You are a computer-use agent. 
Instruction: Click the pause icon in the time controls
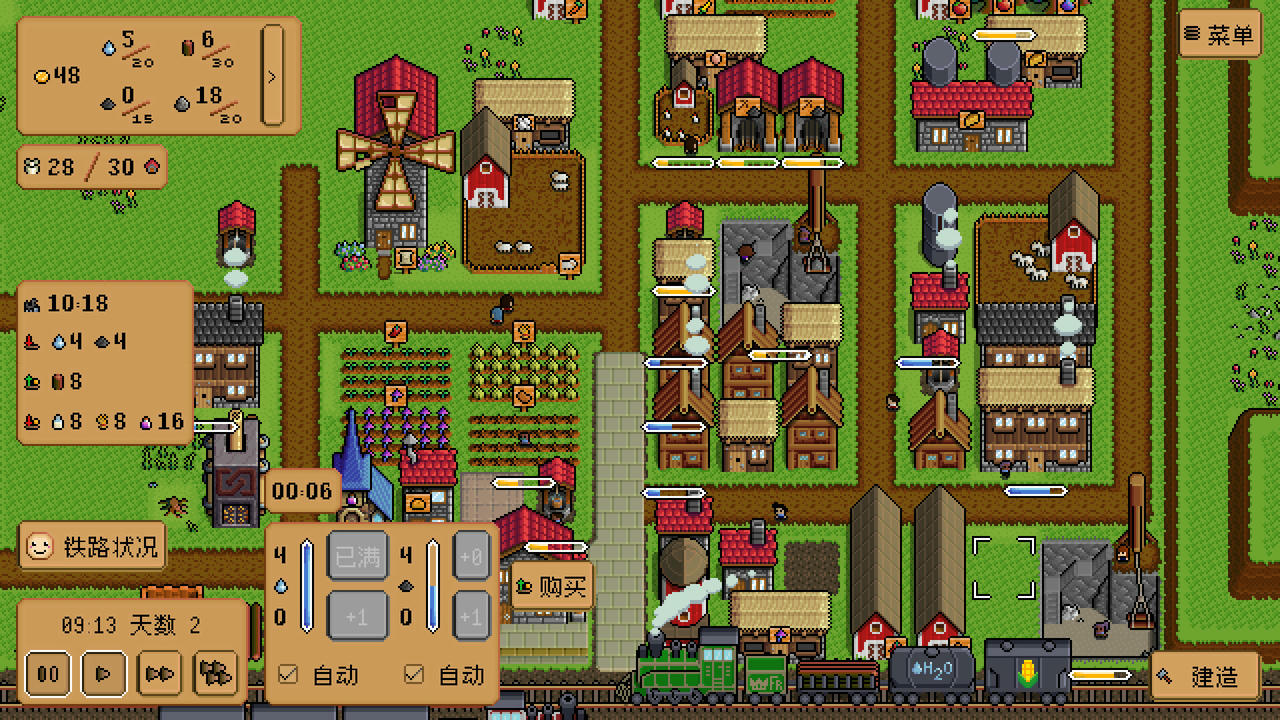pyautogui.click(x=47, y=674)
